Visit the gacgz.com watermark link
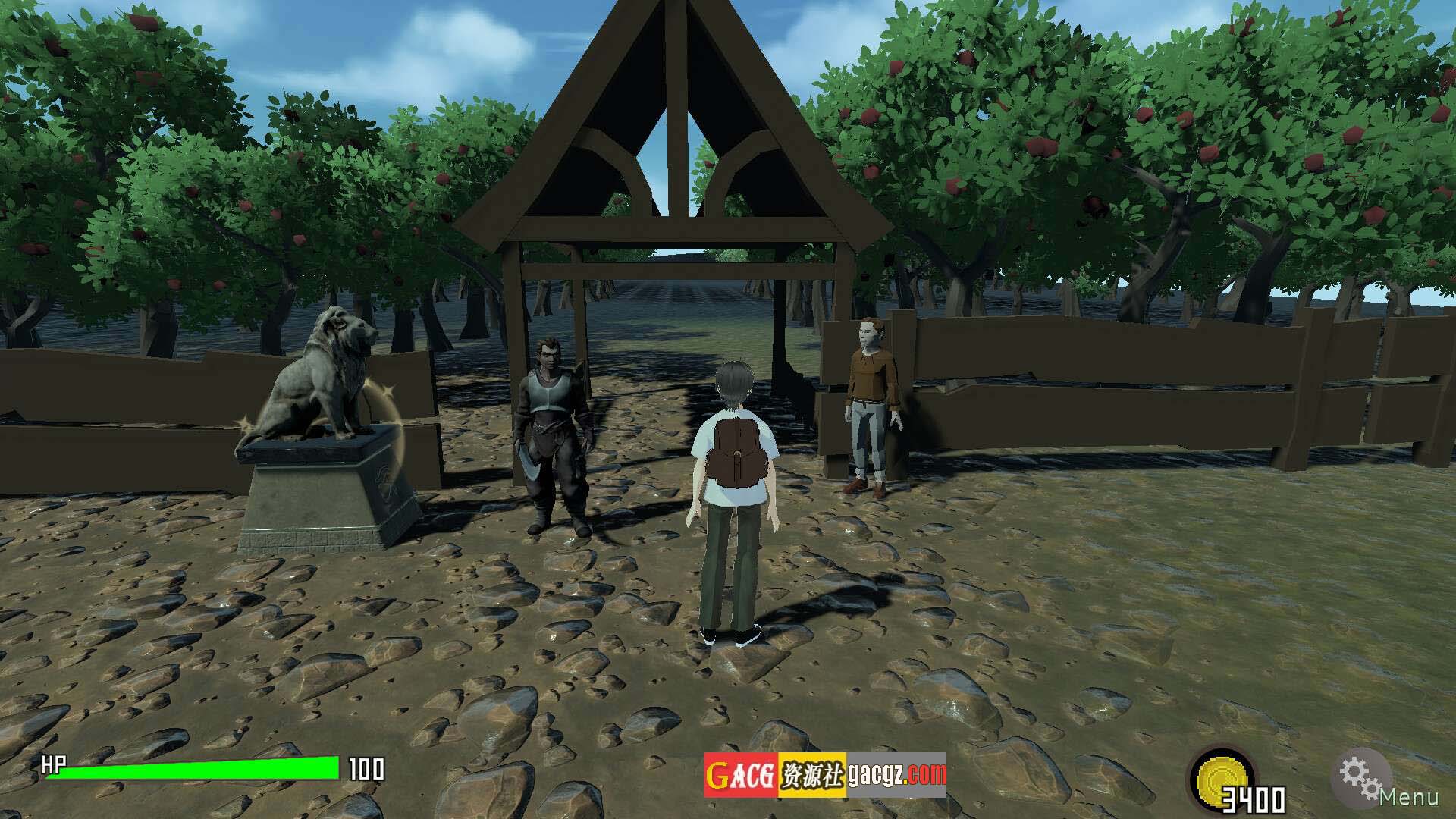Image resolution: width=1456 pixels, height=819 pixels. pos(896,774)
